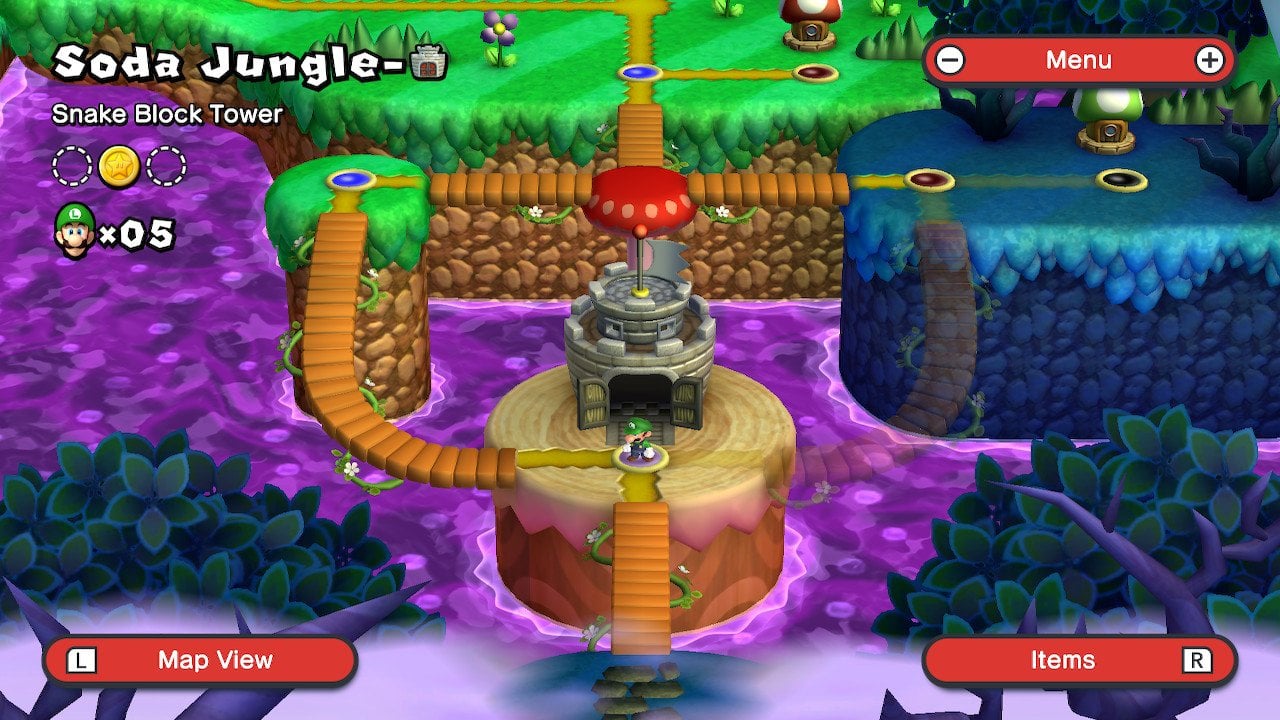
Task: Toggle Map View with the L button
Action: 83,660
